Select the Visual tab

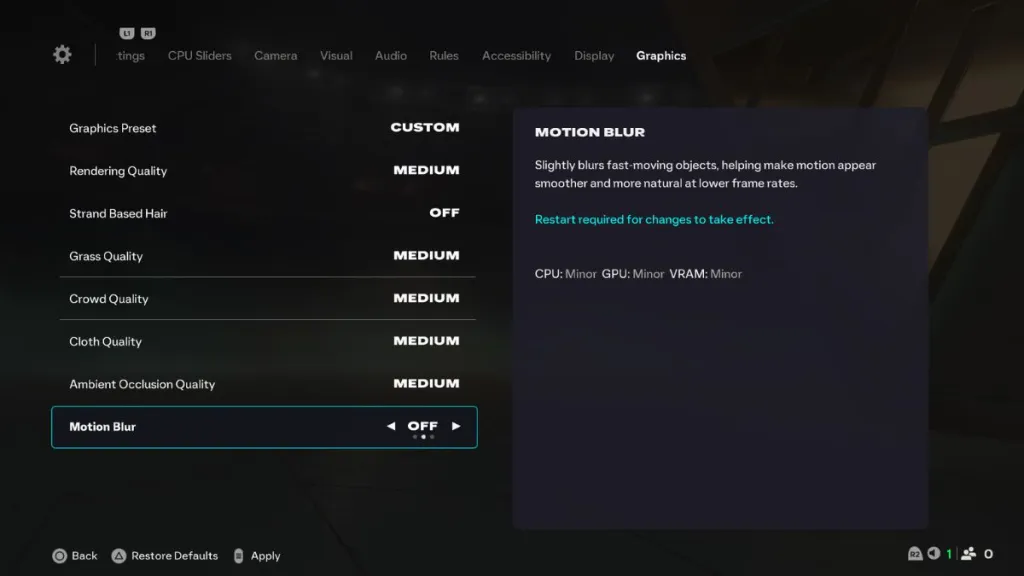coord(336,56)
